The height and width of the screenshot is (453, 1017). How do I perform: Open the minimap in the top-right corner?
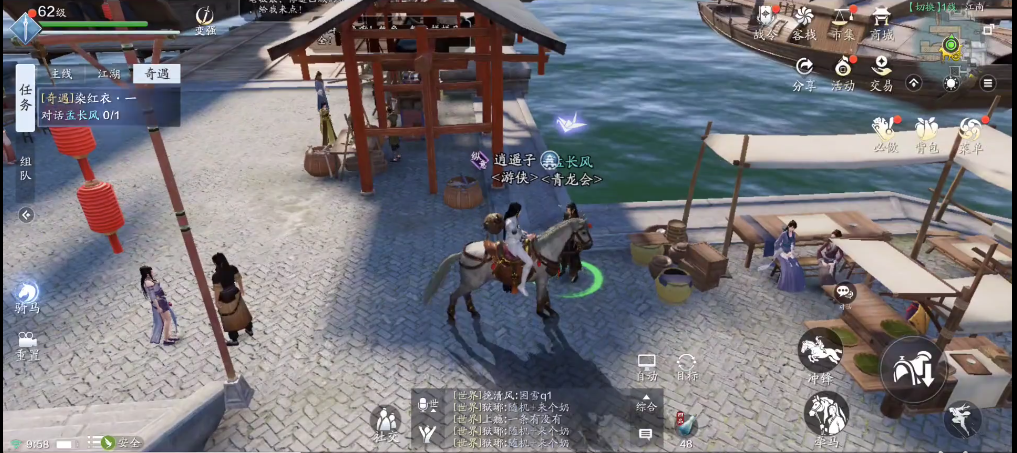click(x=949, y=45)
